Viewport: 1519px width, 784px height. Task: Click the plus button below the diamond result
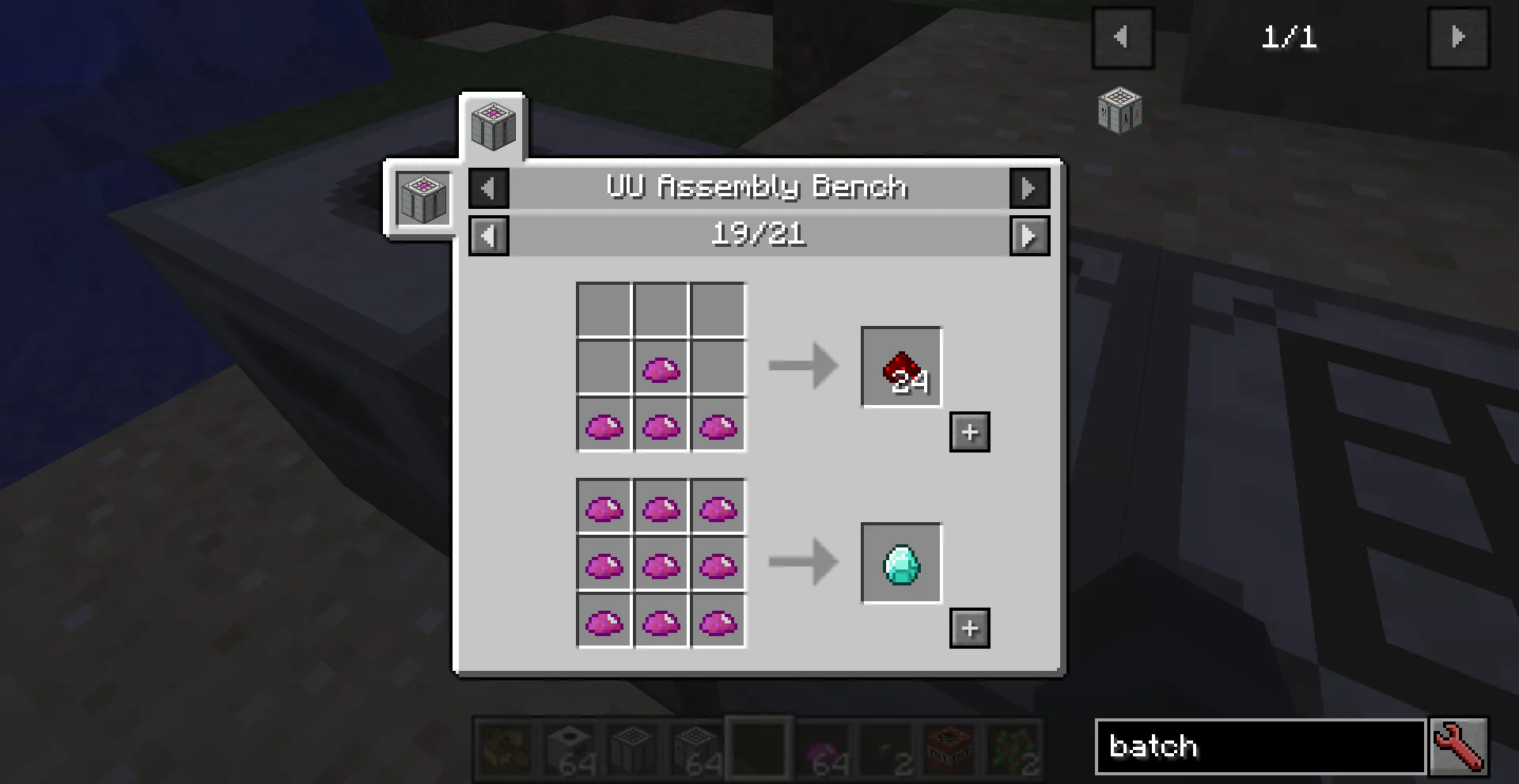pyautogui.click(x=969, y=629)
